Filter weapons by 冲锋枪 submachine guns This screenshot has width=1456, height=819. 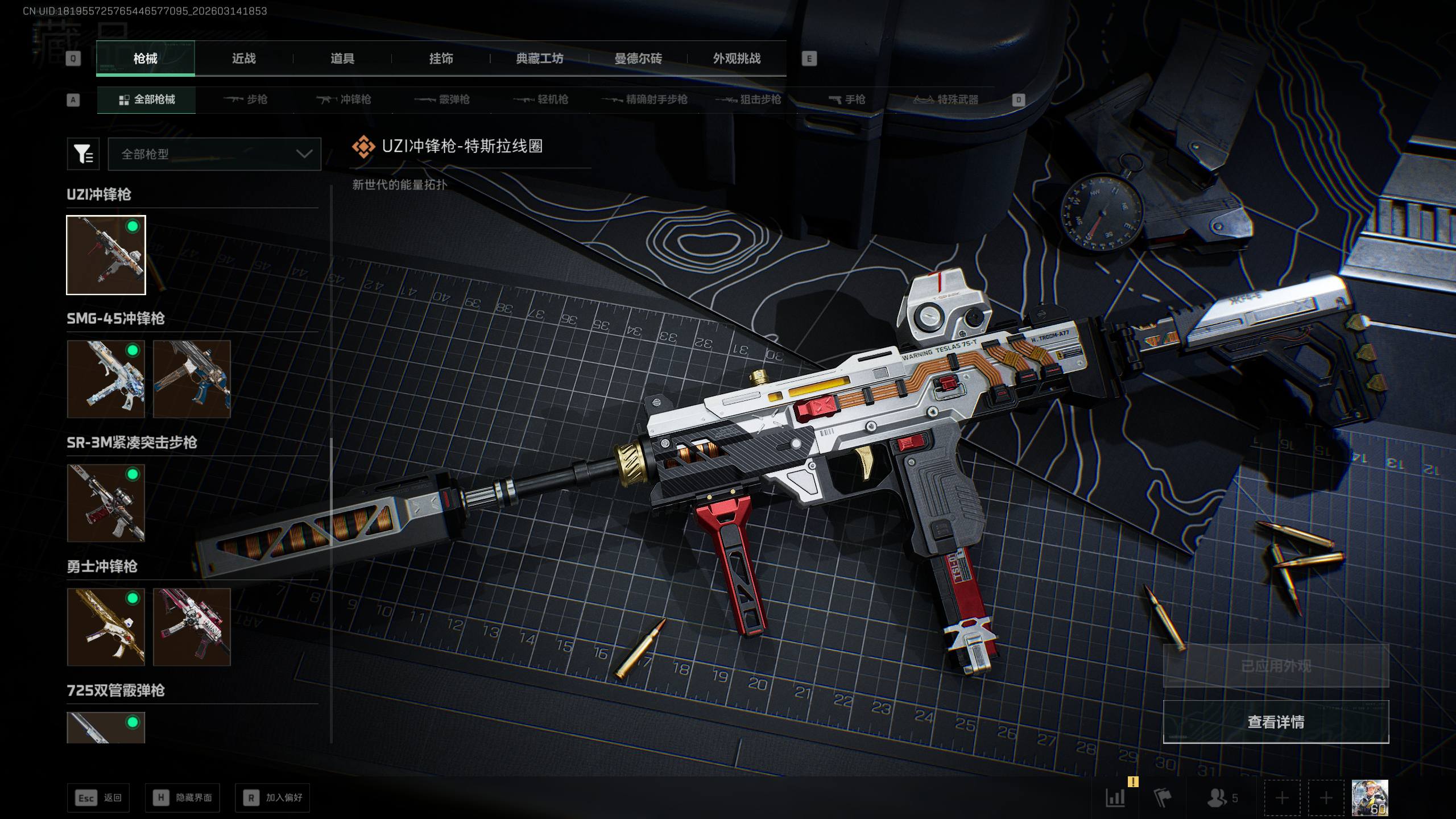(x=344, y=100)
